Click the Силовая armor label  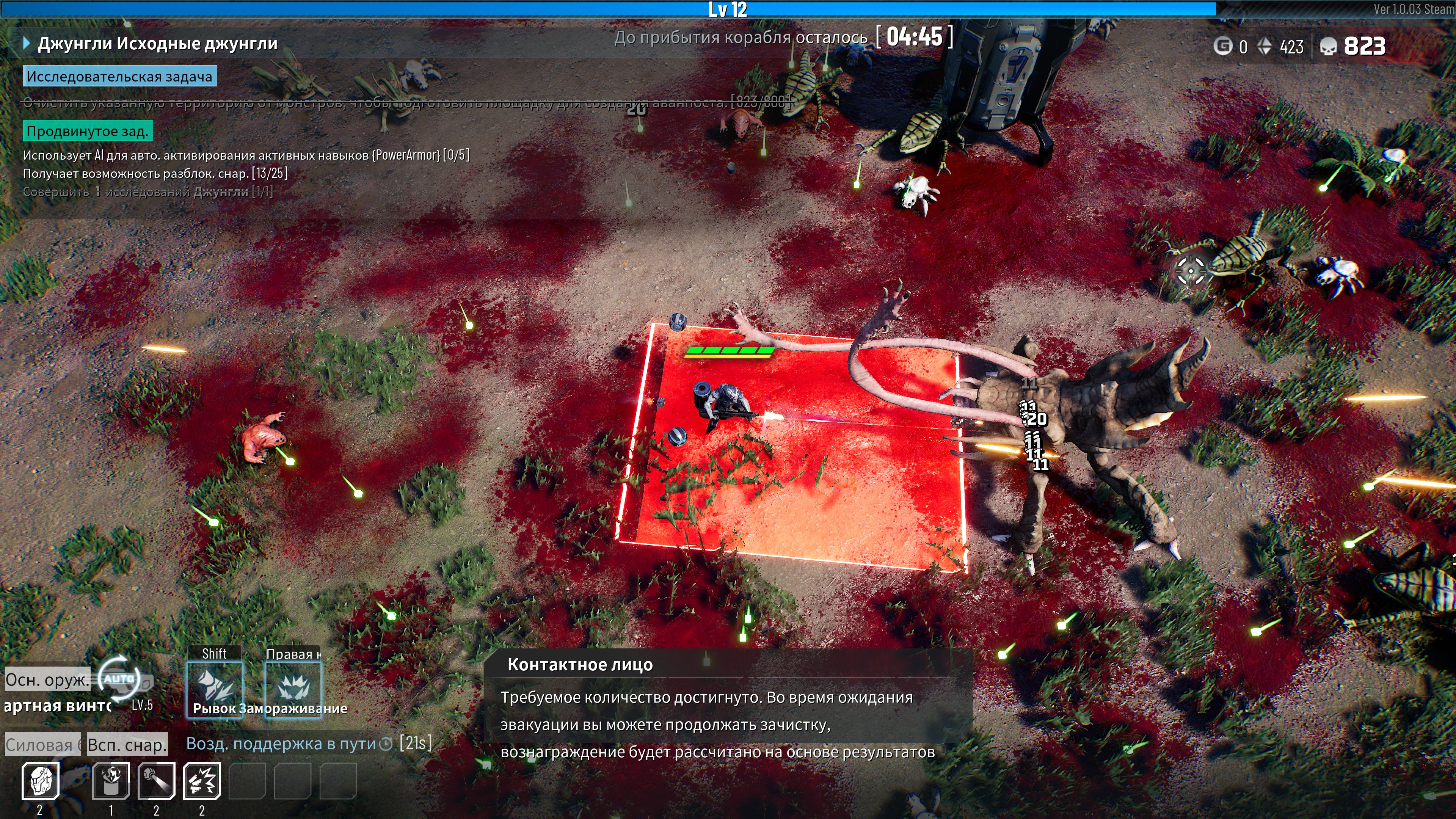(42, 745)
